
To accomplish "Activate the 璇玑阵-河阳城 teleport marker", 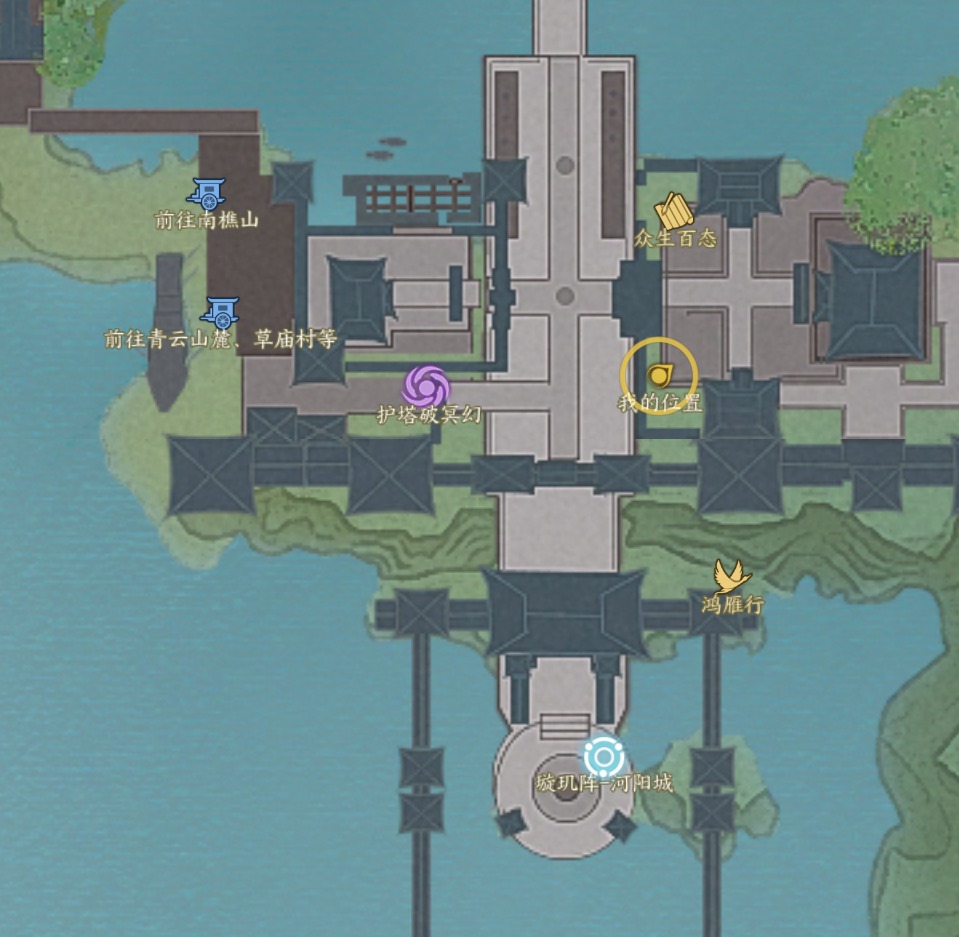I will tap(603, 756).
